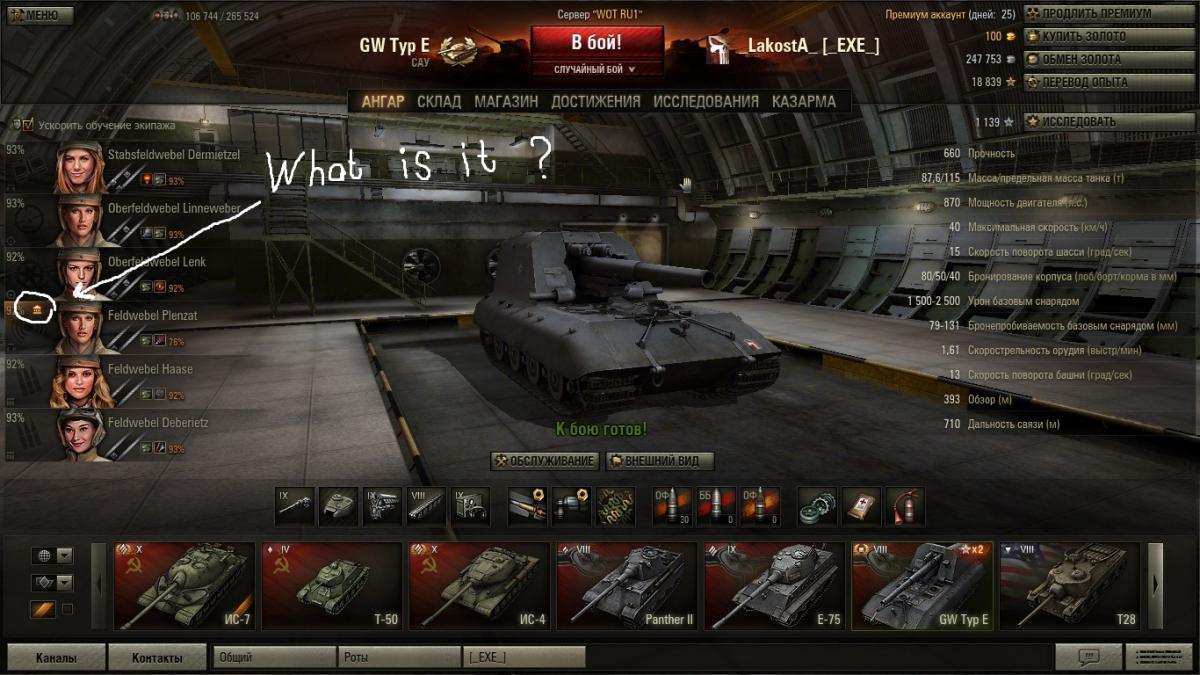Switch to the ИССЛЕДОВАНИЯ tab
Image resolution: width=1200 pixels, height=675 pixels.
point(706,101)
